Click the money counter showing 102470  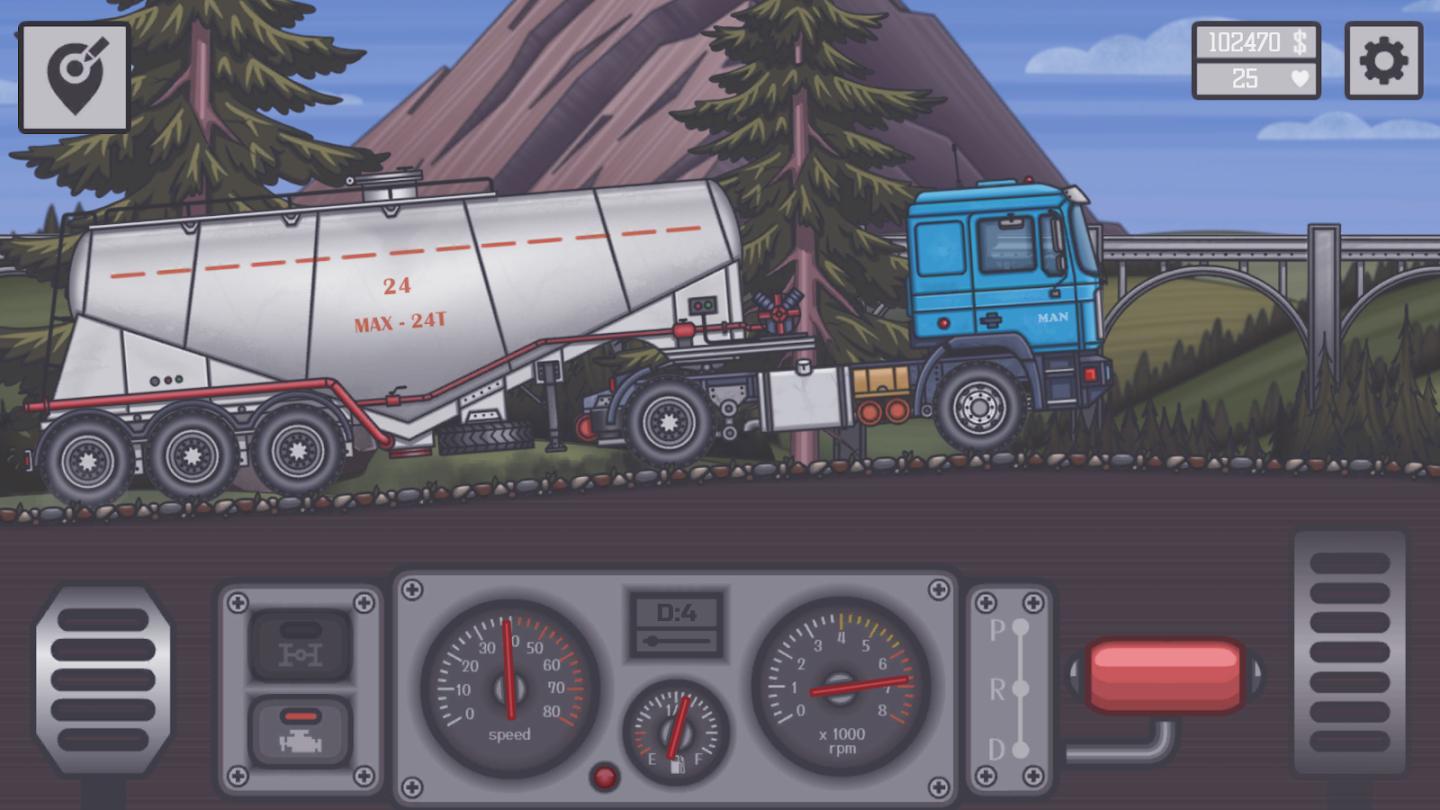pos(1254,41)
